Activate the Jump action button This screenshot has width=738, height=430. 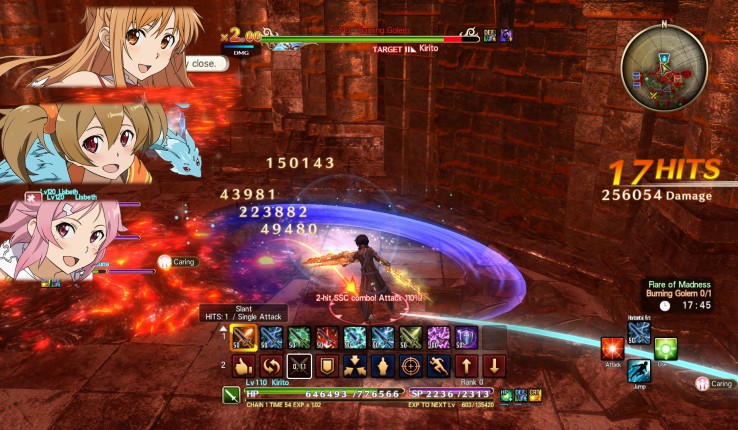pos(639,372)
